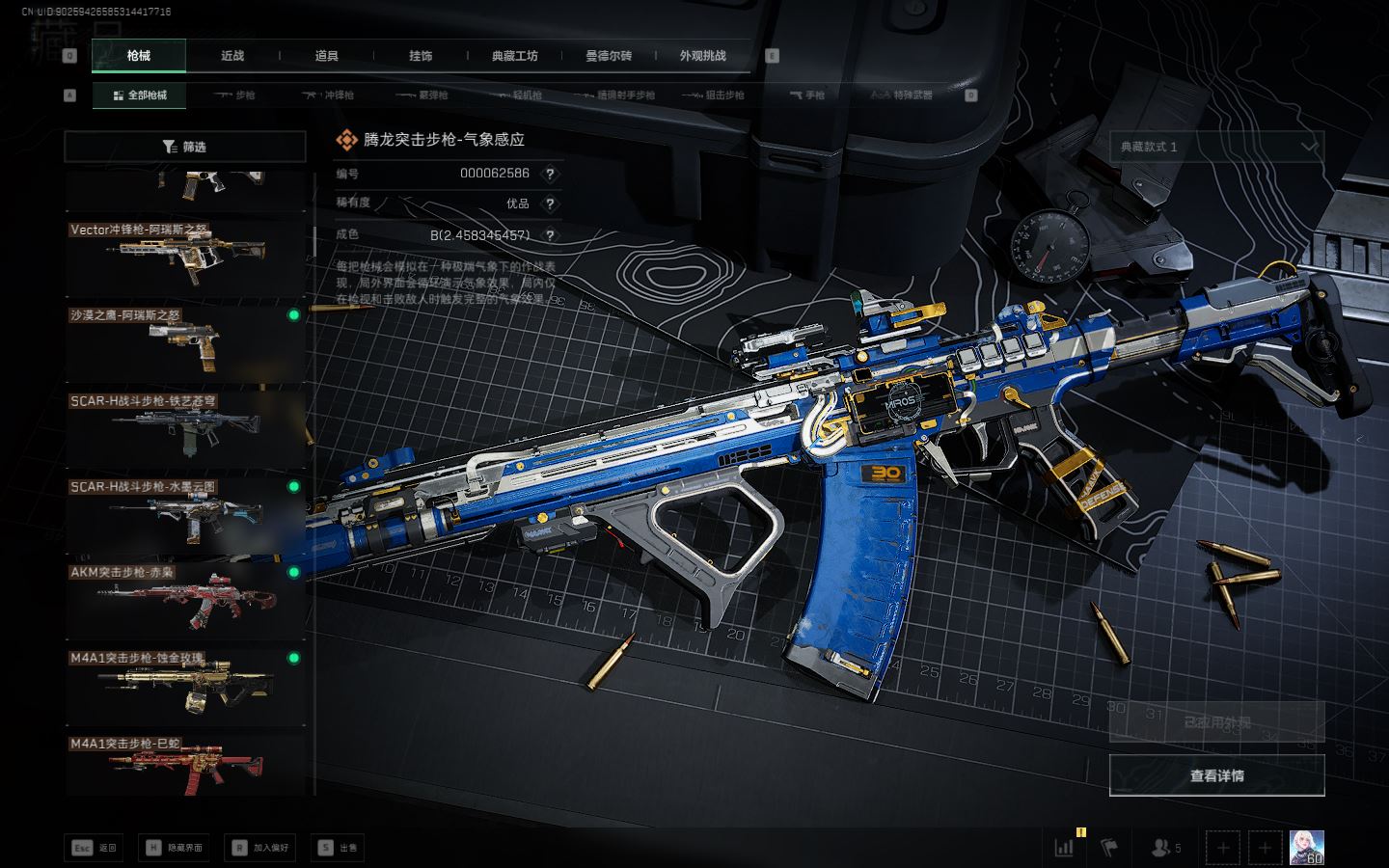Switch to the 曼德尔砖 tab

point(609,56)
